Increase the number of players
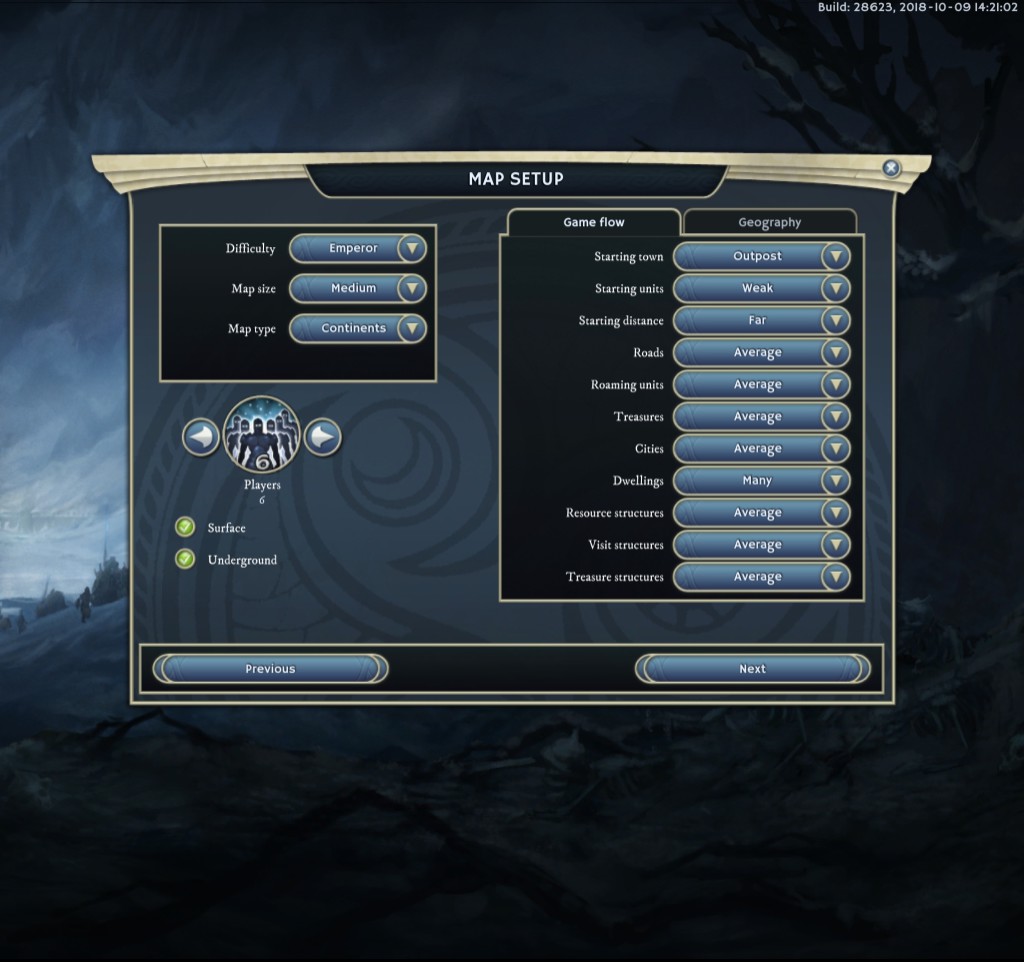 322,437
